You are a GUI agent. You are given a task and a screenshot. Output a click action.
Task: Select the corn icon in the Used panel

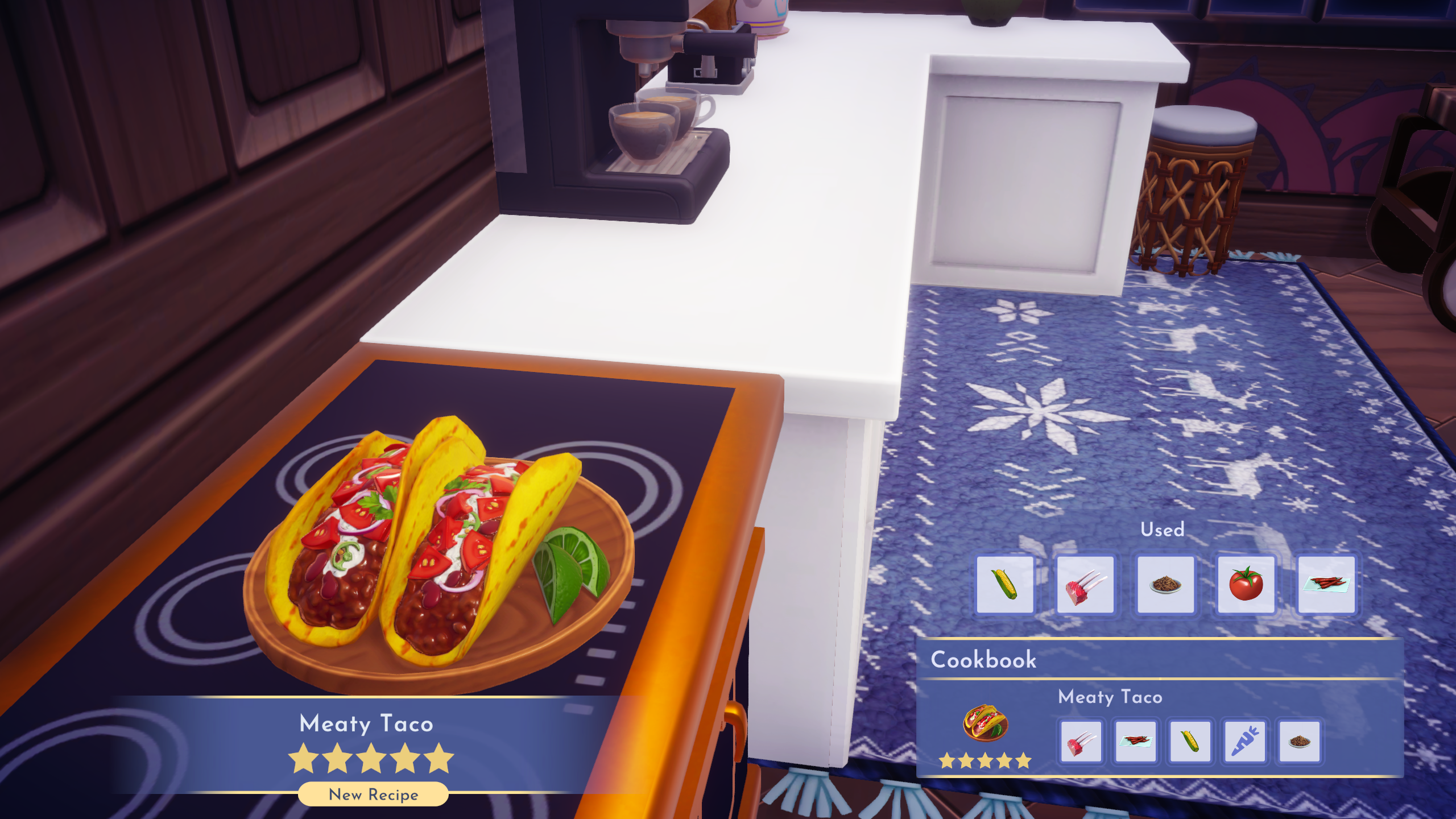coord(1006,585)
